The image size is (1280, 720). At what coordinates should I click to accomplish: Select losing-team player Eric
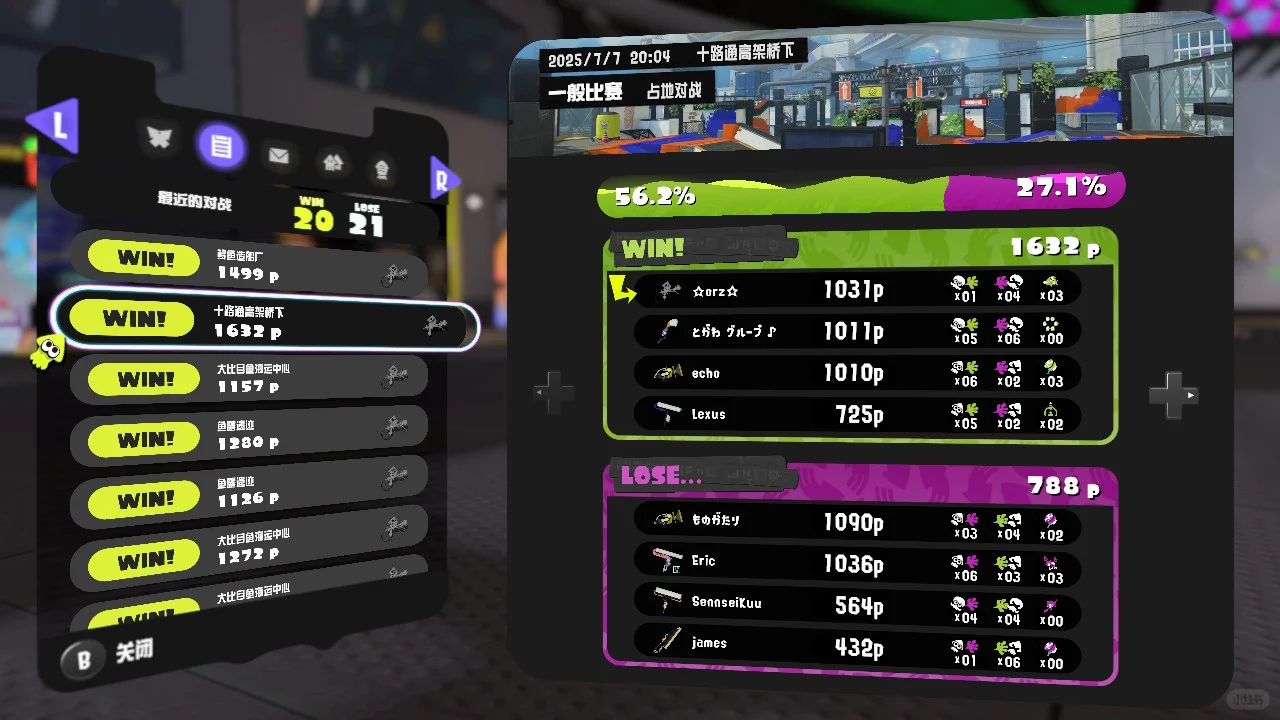(856, 563)
